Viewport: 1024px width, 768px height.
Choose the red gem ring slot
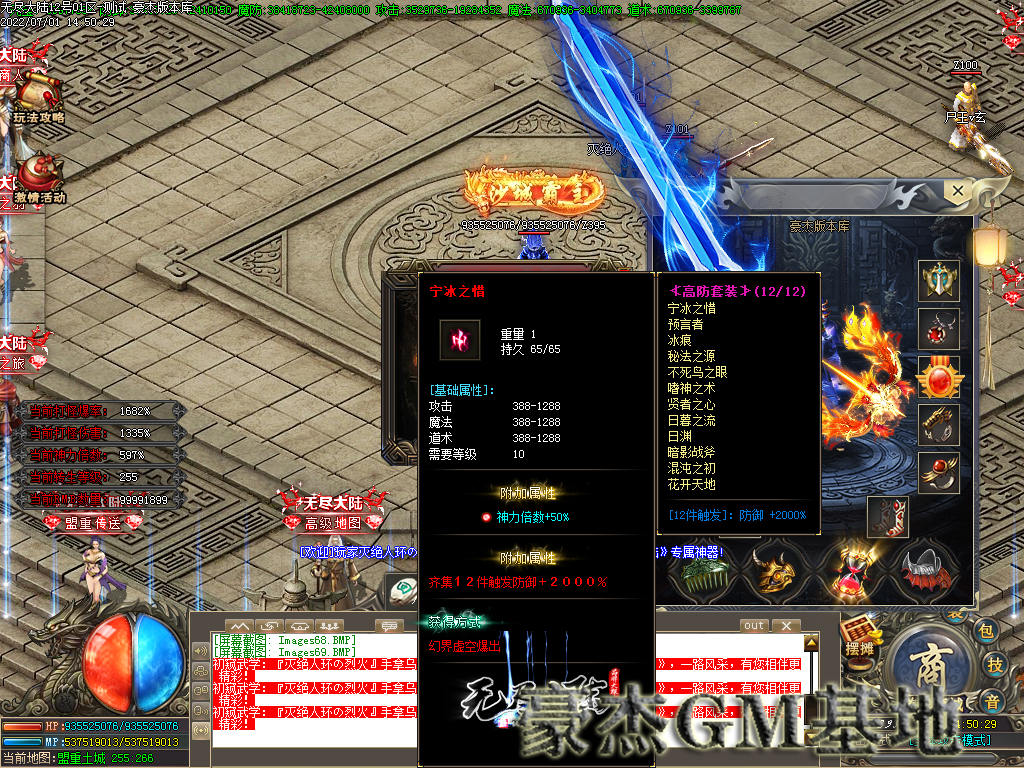[939, 473]
